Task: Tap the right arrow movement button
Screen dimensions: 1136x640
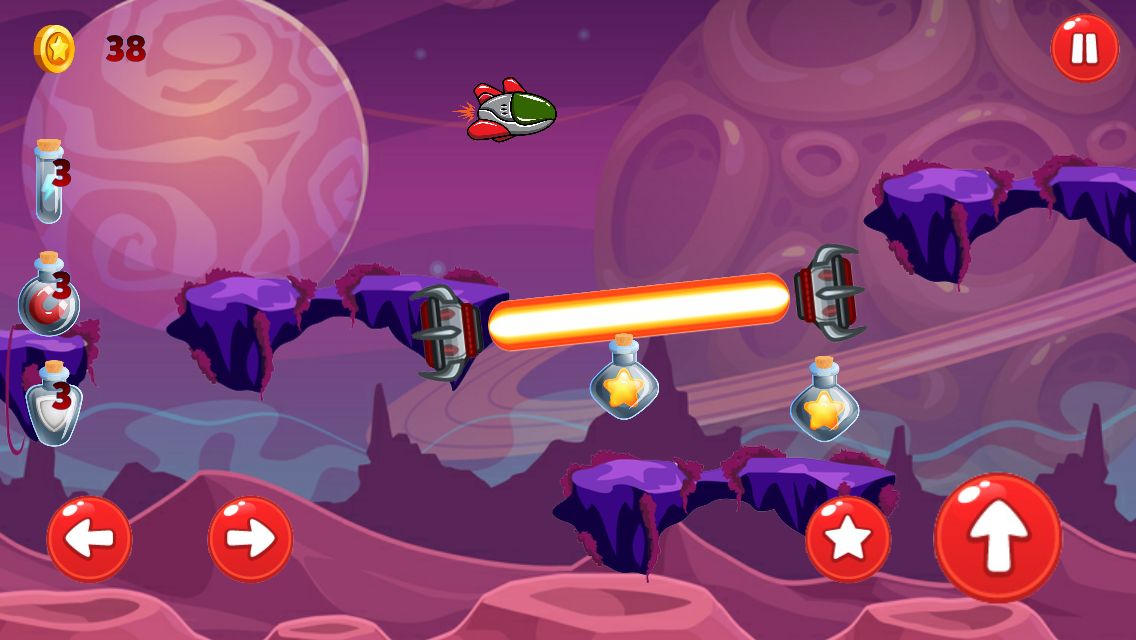Action: click(x=250, y=539)
